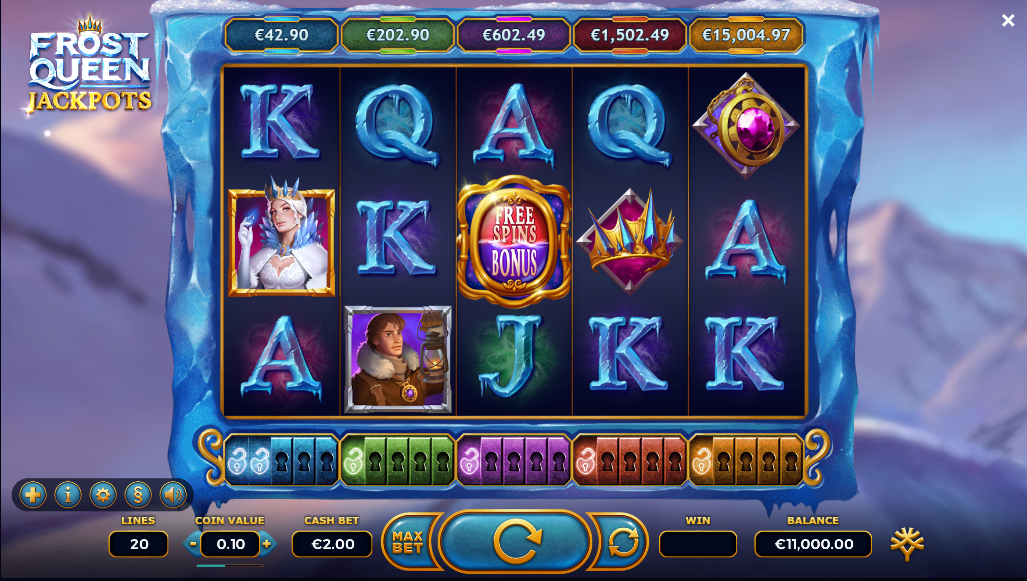1027x581 pixels.
Task: Open the gear settings icon
Action: (x=102, y=494)
